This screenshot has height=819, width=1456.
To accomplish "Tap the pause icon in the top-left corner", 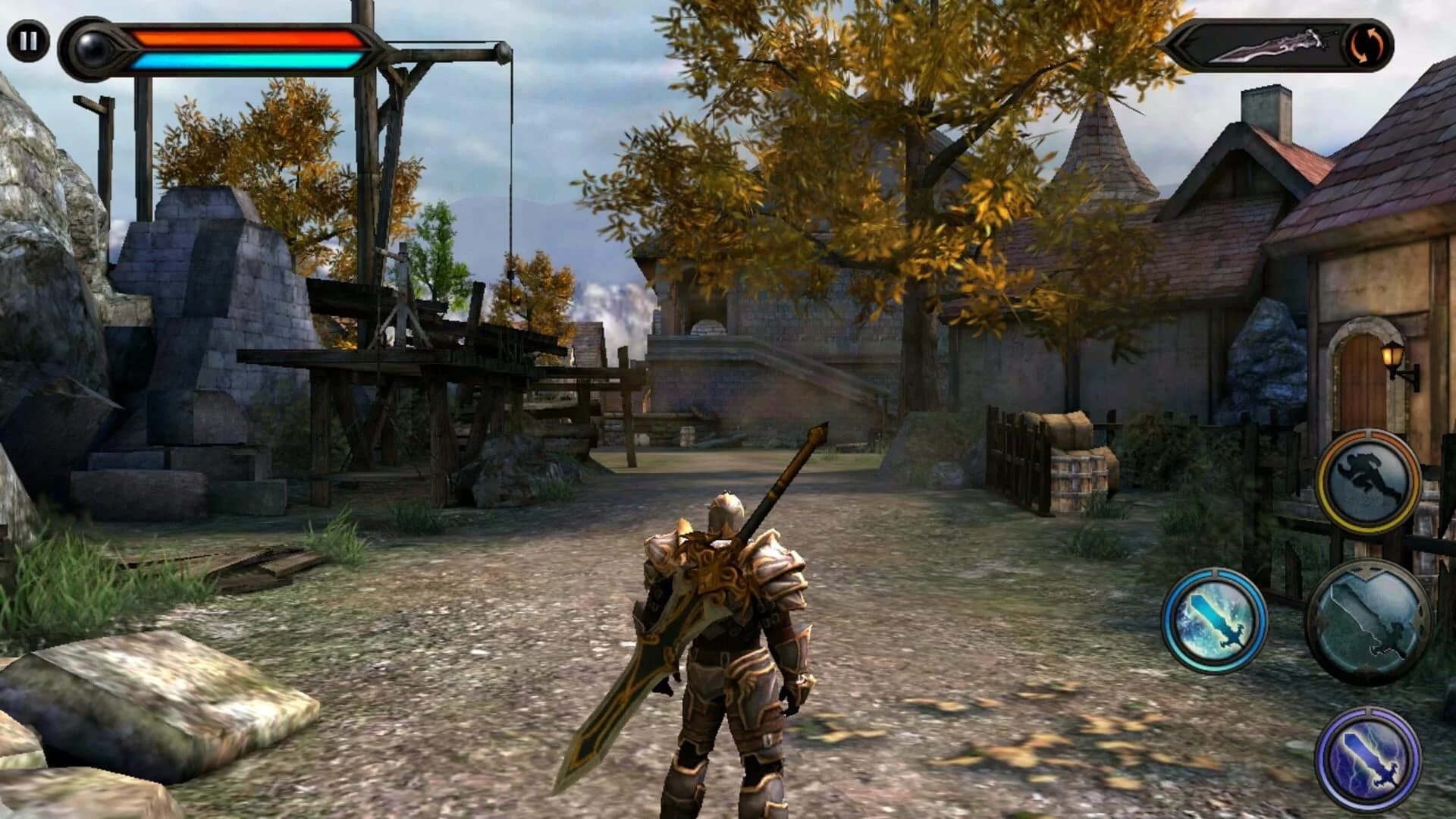I will pos(28,39).
